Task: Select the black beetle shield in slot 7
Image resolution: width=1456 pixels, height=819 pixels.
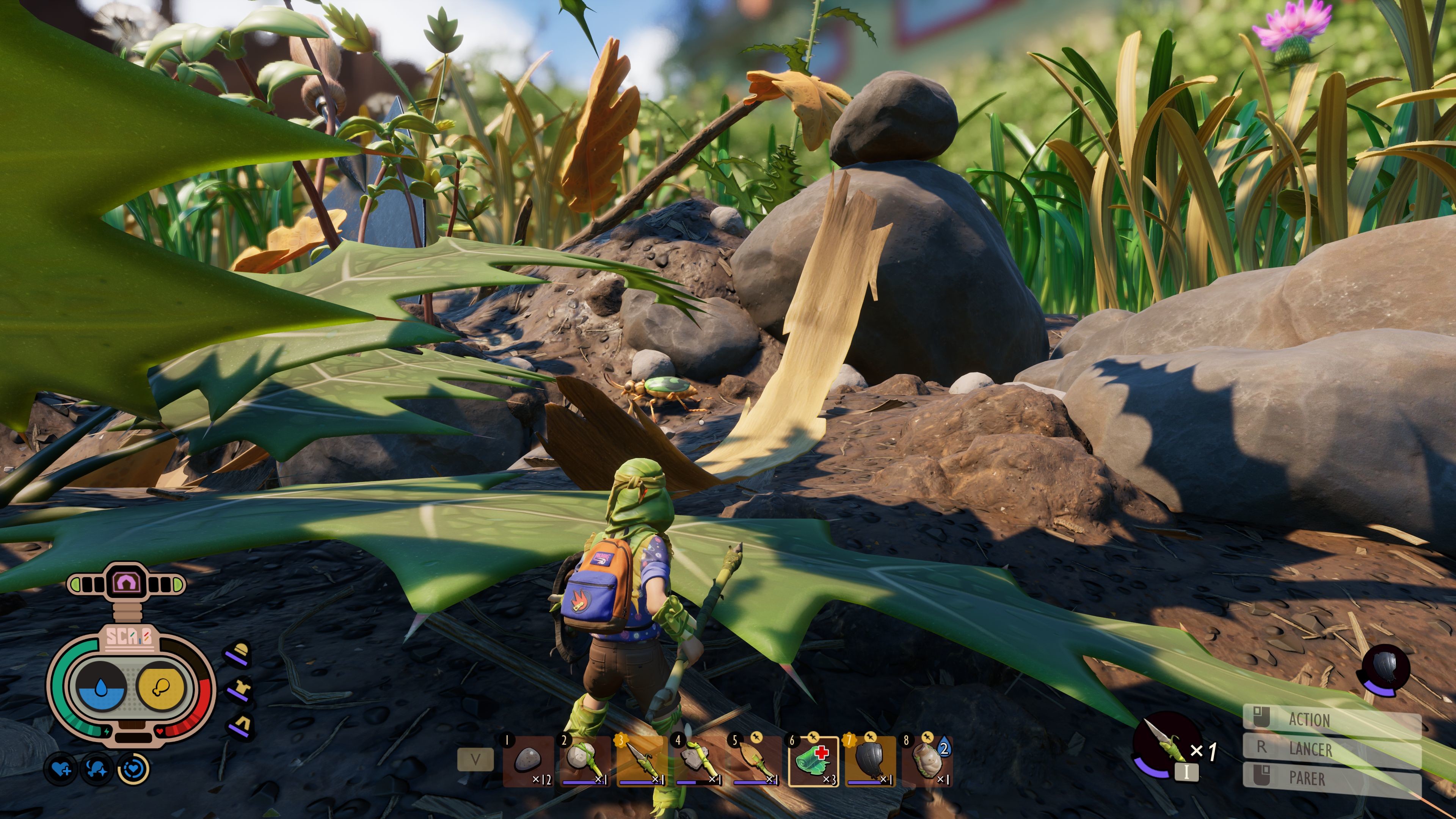Action: click(x=871, y=761)
